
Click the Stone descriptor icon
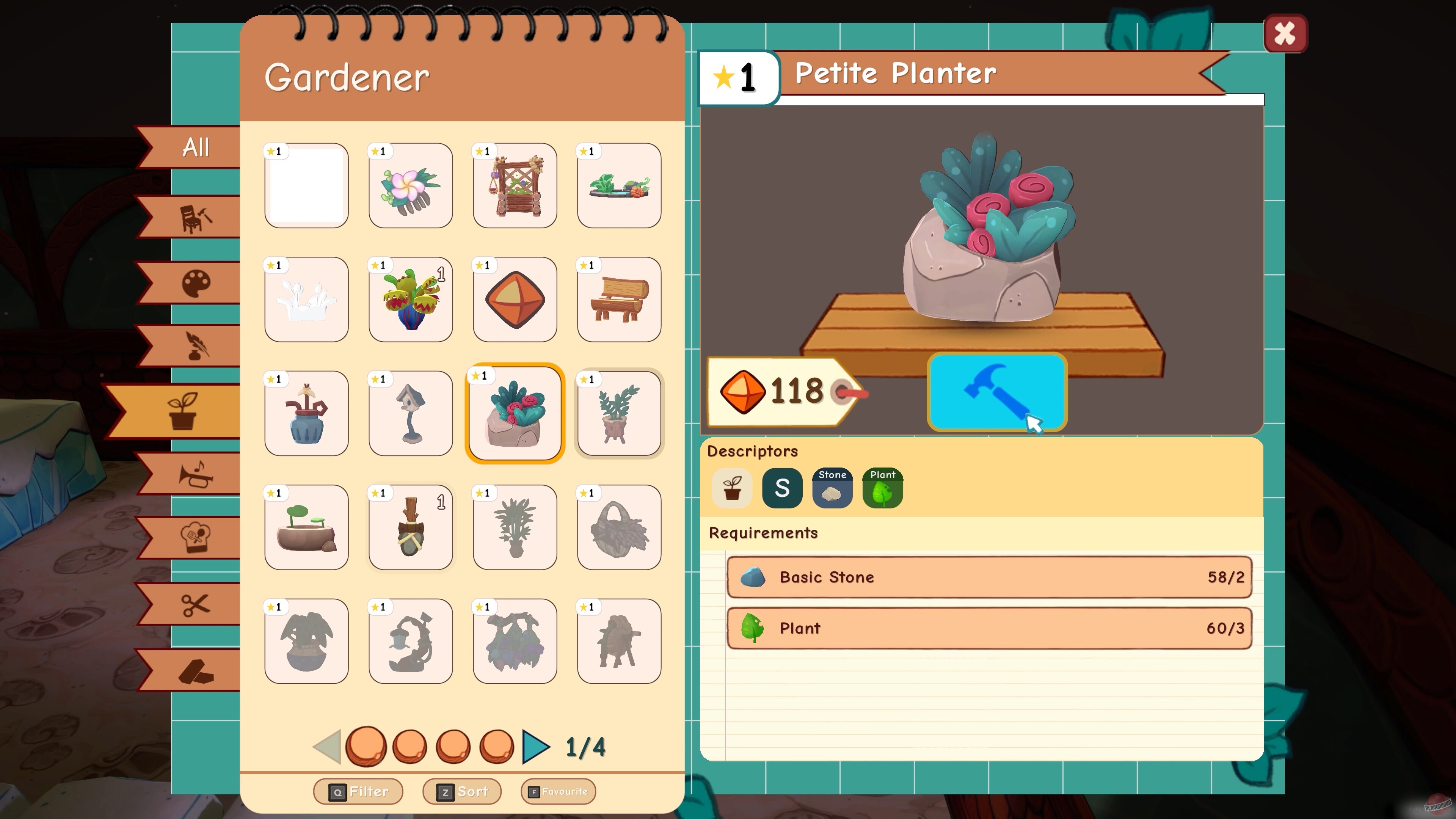tap(832, 487)
